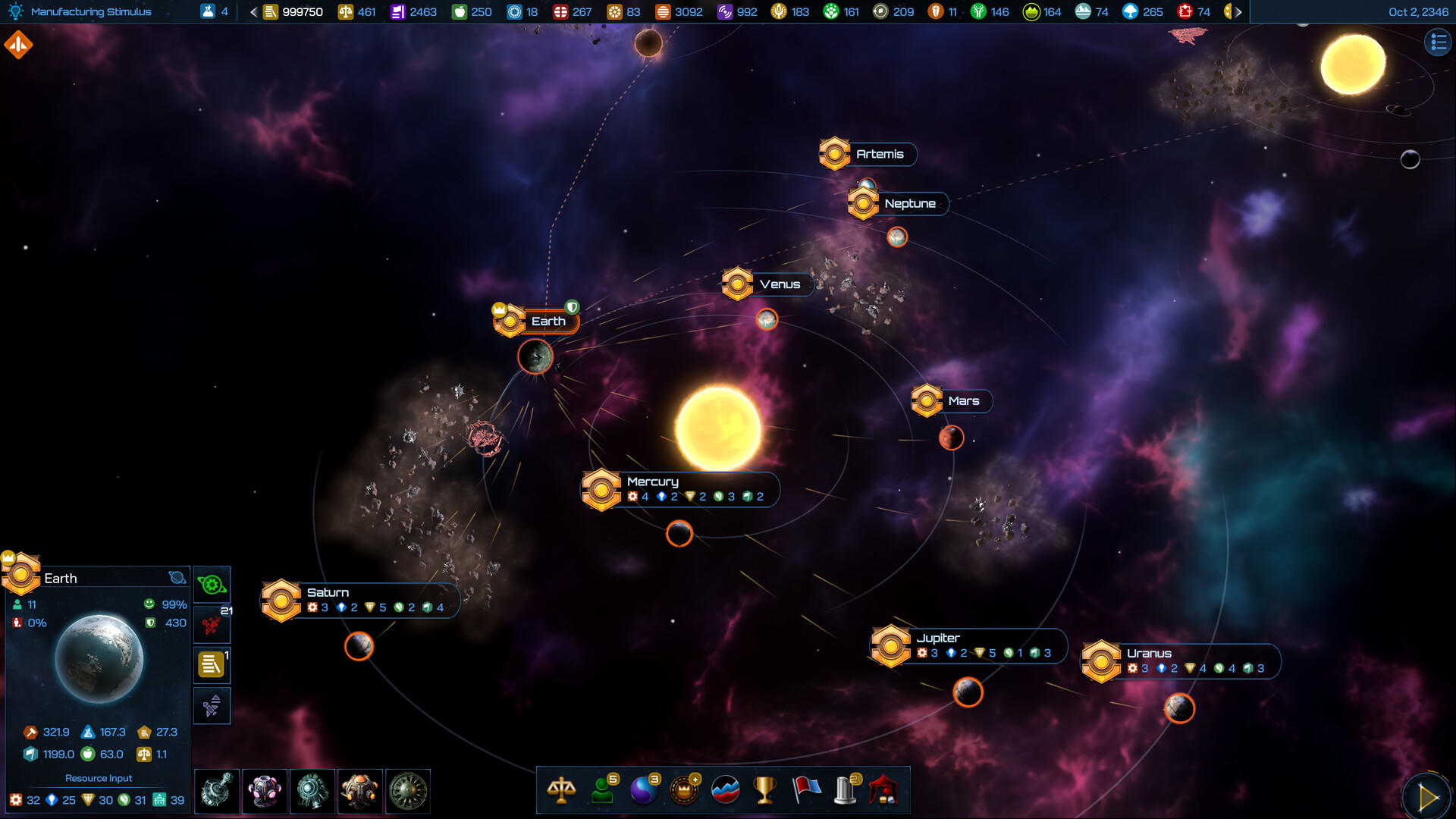This screenshot has height=819, width=1456.
Task: Open the achievements trophy screen
Action: click(x=765, y=790)
